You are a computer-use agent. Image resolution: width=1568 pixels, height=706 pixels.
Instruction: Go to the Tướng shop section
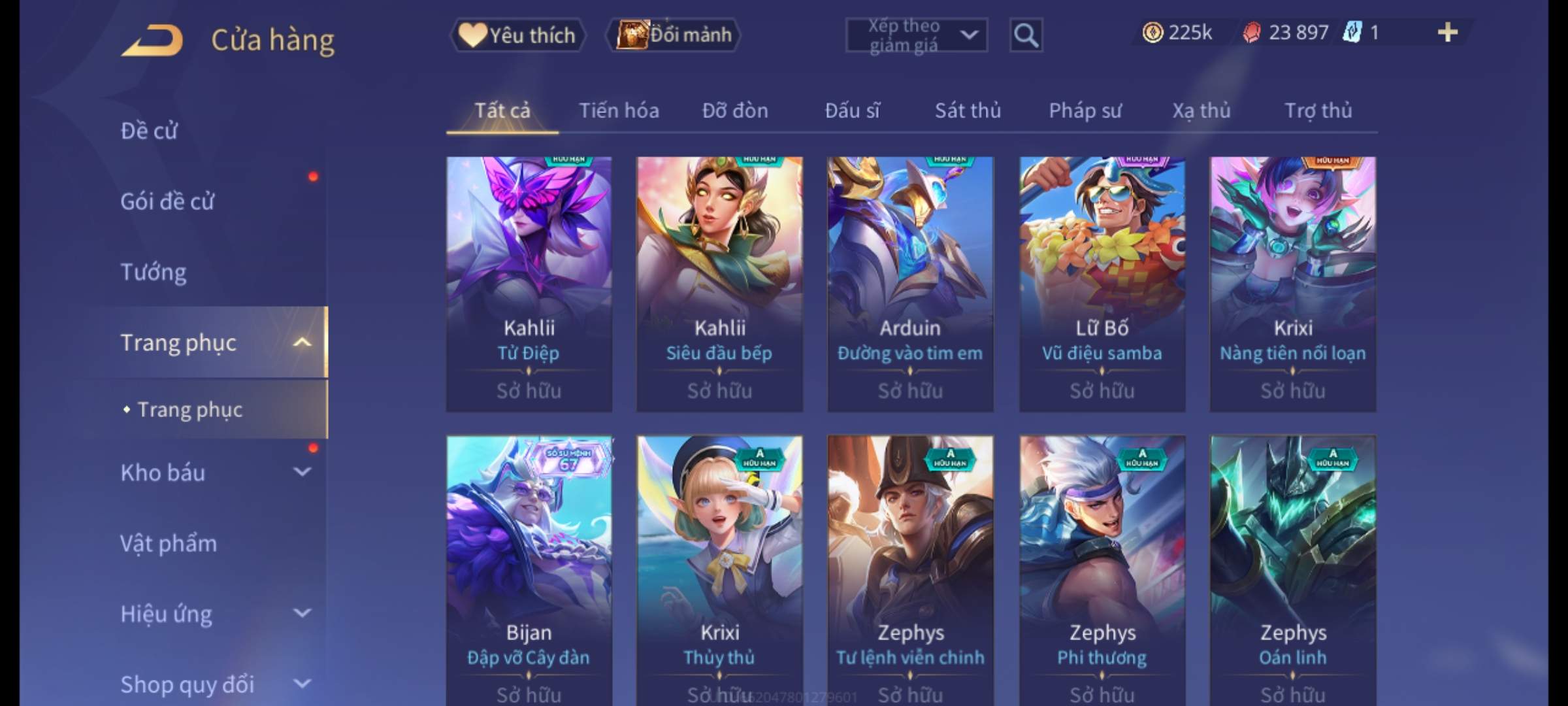pos(154,272)
